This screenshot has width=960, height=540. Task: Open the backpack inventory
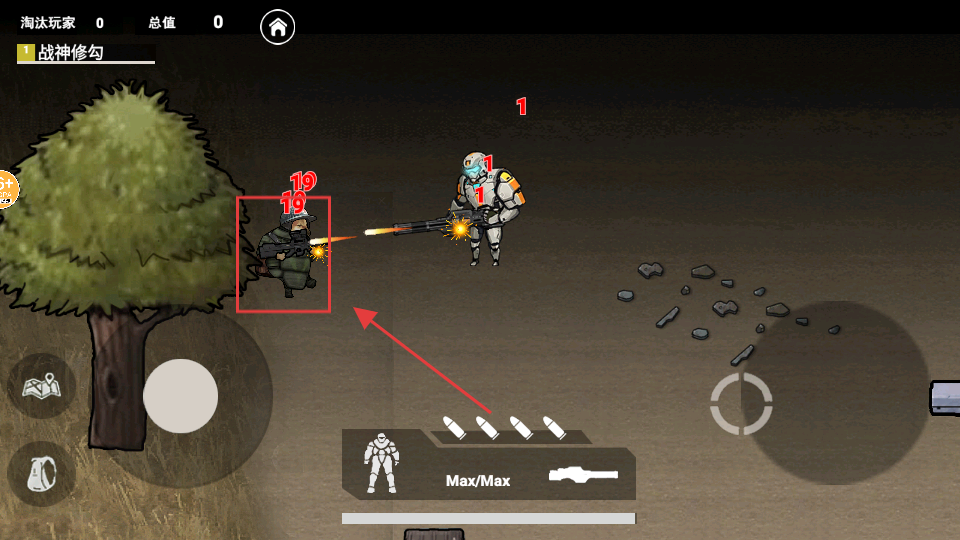point(42,473)
